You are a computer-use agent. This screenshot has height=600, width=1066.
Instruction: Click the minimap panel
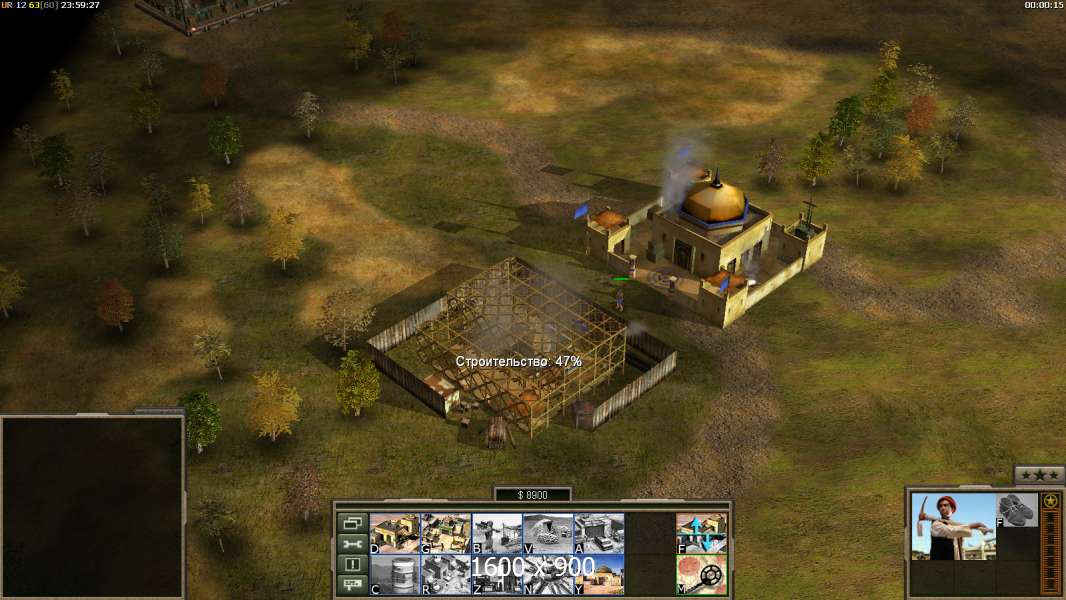pyautogui.click(x=92, y=507)
